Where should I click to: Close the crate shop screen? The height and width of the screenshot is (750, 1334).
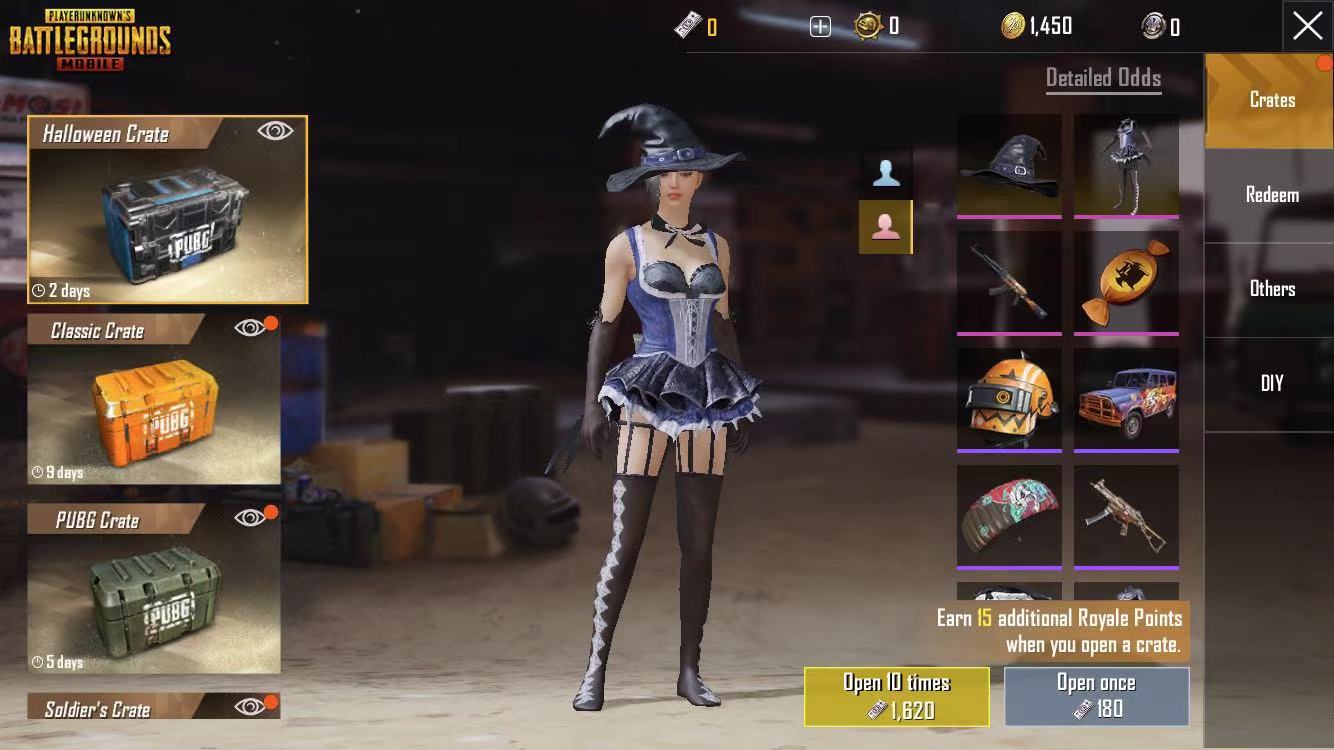click(x=1307, y=27)
